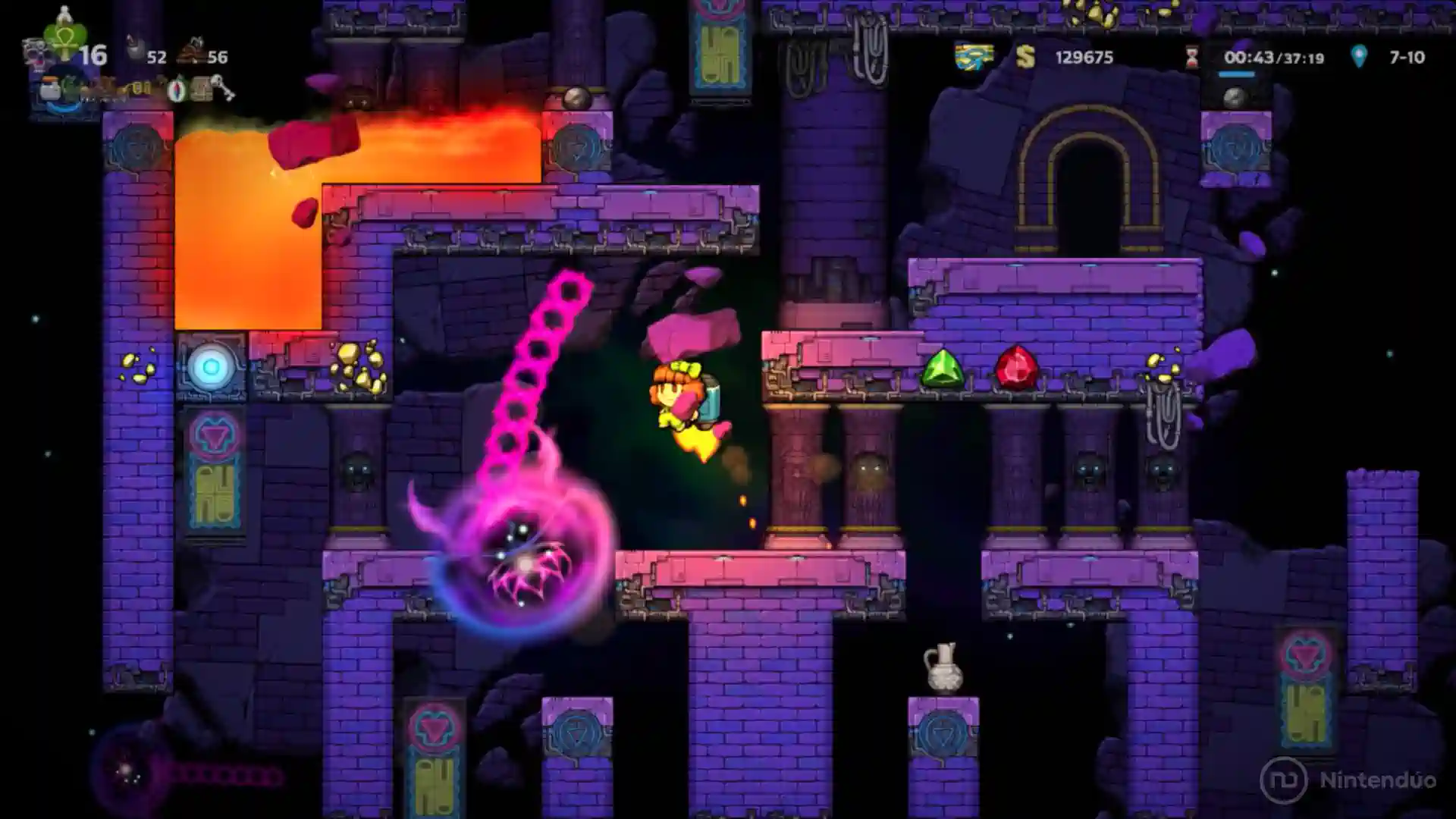
Task: Select the coiled rope icon
Action: [x=193, y=53]
